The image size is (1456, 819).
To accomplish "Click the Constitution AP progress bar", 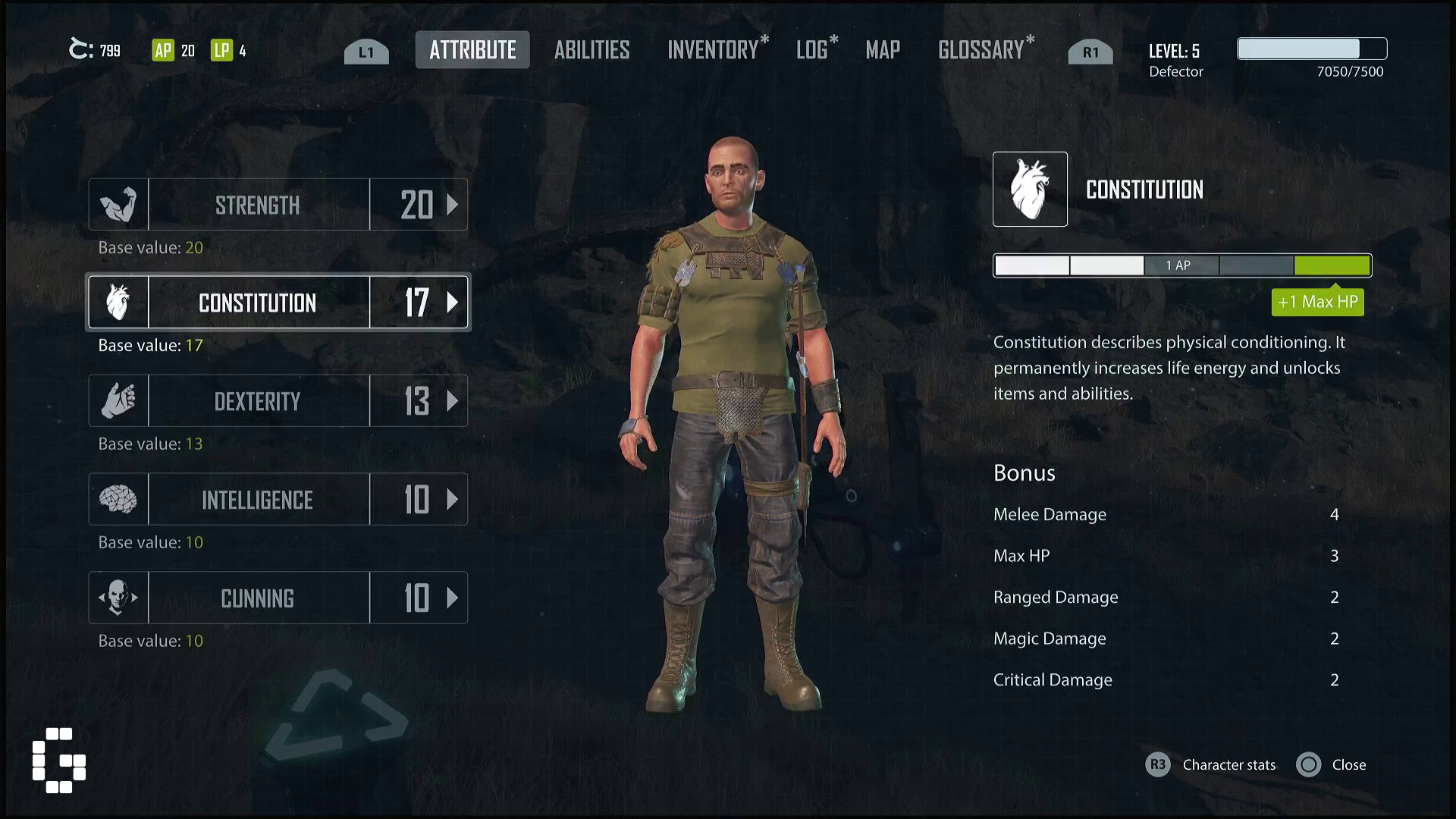I will coord(1181,265).
